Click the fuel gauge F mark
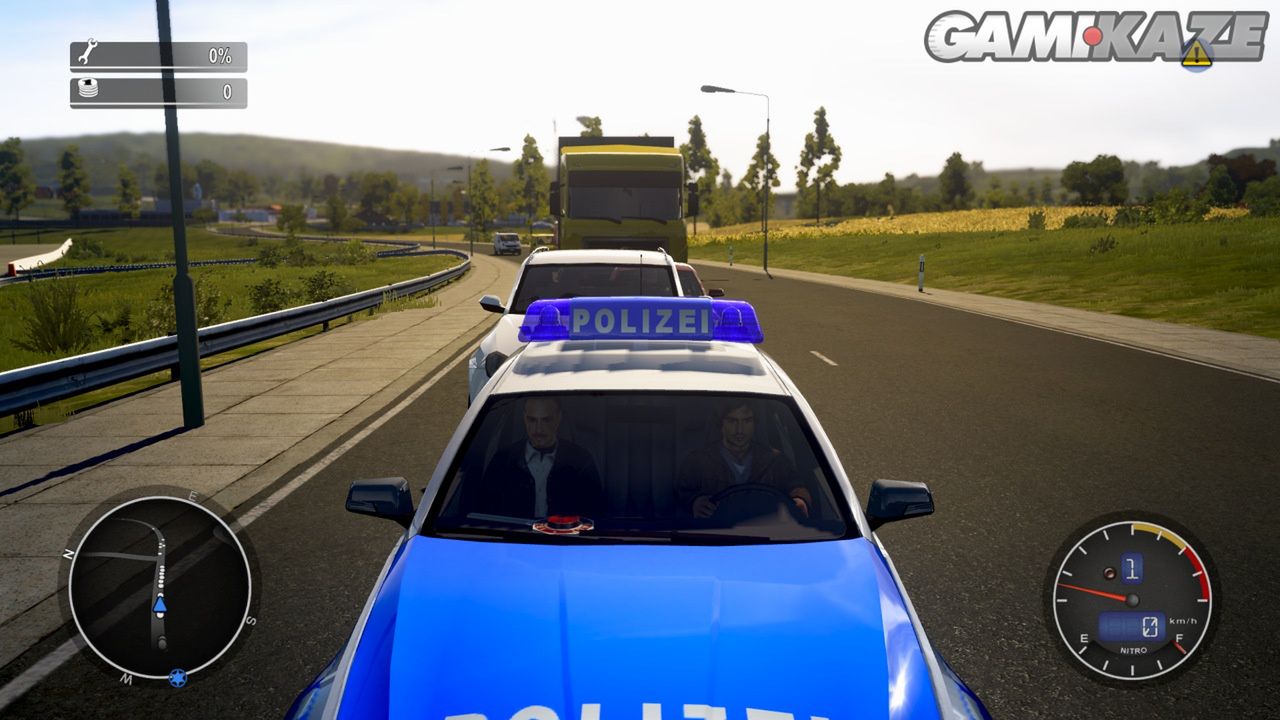Screen dimensions: 1280x720 [x=1179, y=637]
